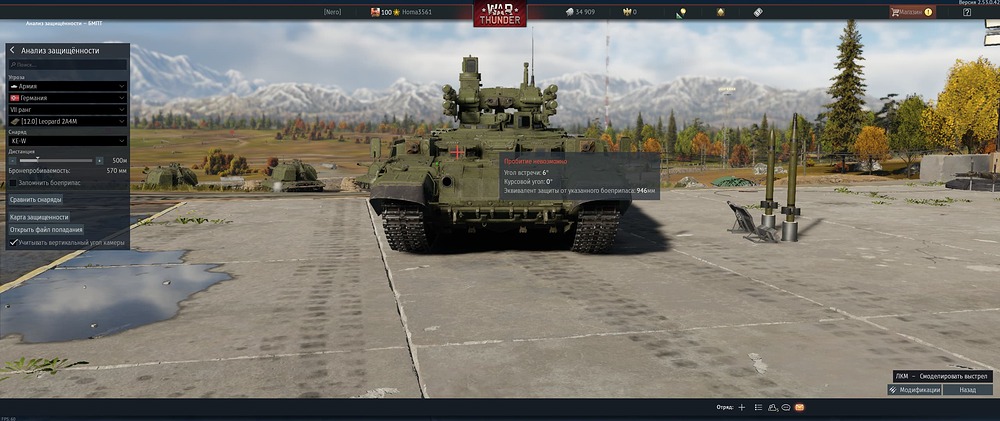This screenshot has width=1000, height=421.
Task: Open the Германия country dropdown
Action: point(66,98)
